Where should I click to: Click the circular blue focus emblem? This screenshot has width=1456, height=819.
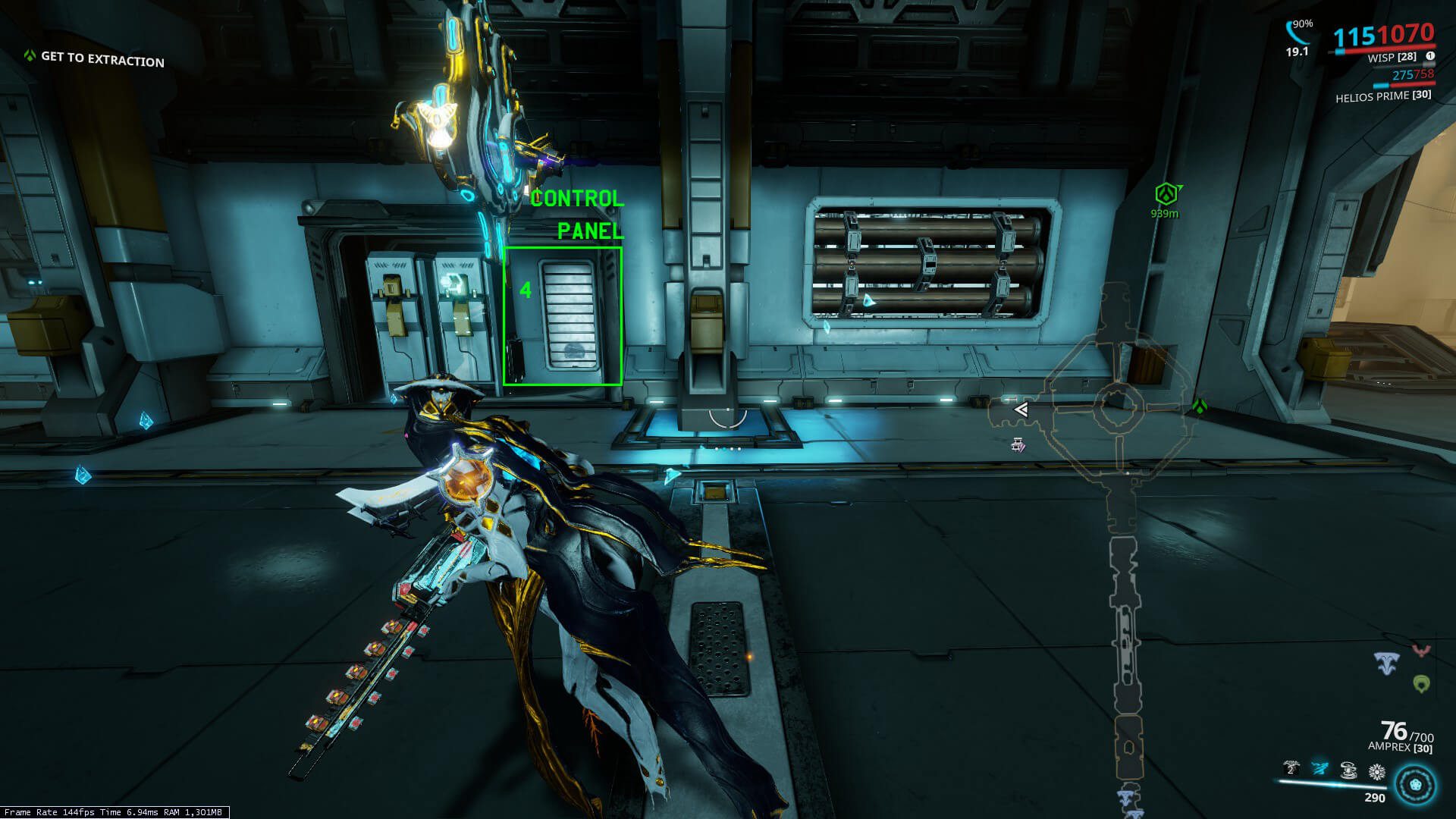pyautogui.click(x=1415, y=786)
